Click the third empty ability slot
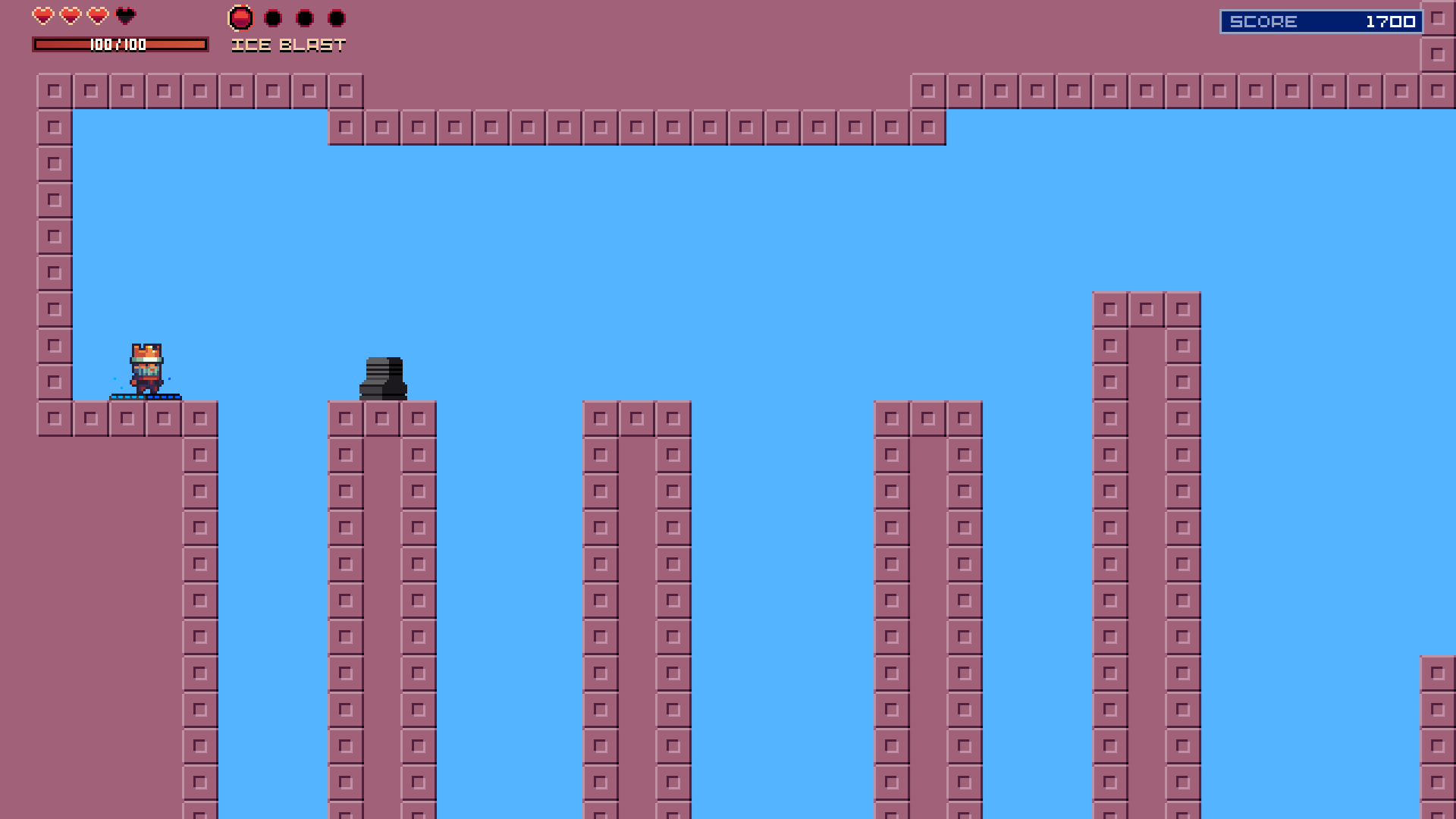 pyautogui.click(x=336, y=17)
